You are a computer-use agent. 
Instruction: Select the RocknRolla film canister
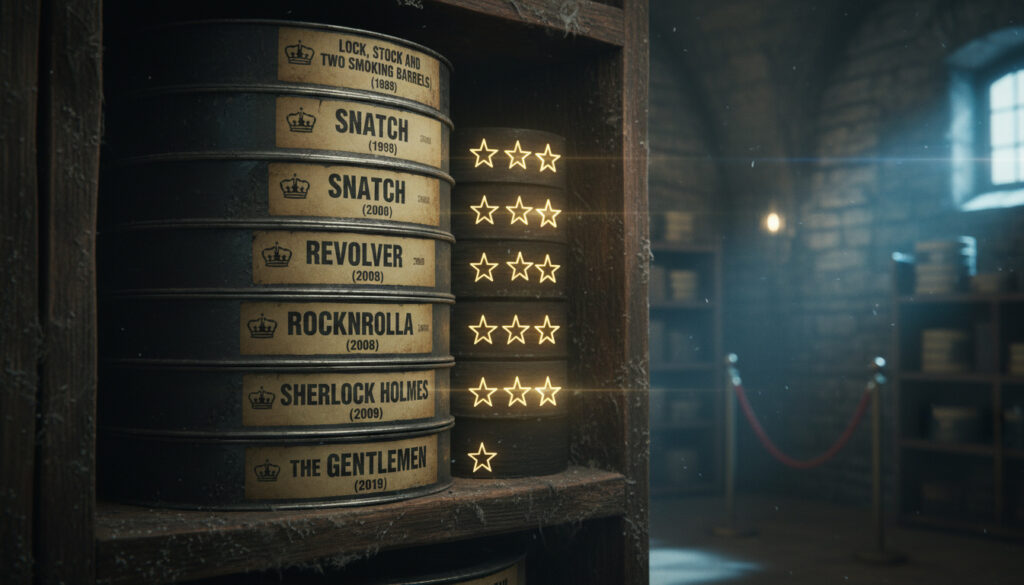coord(337,327)
